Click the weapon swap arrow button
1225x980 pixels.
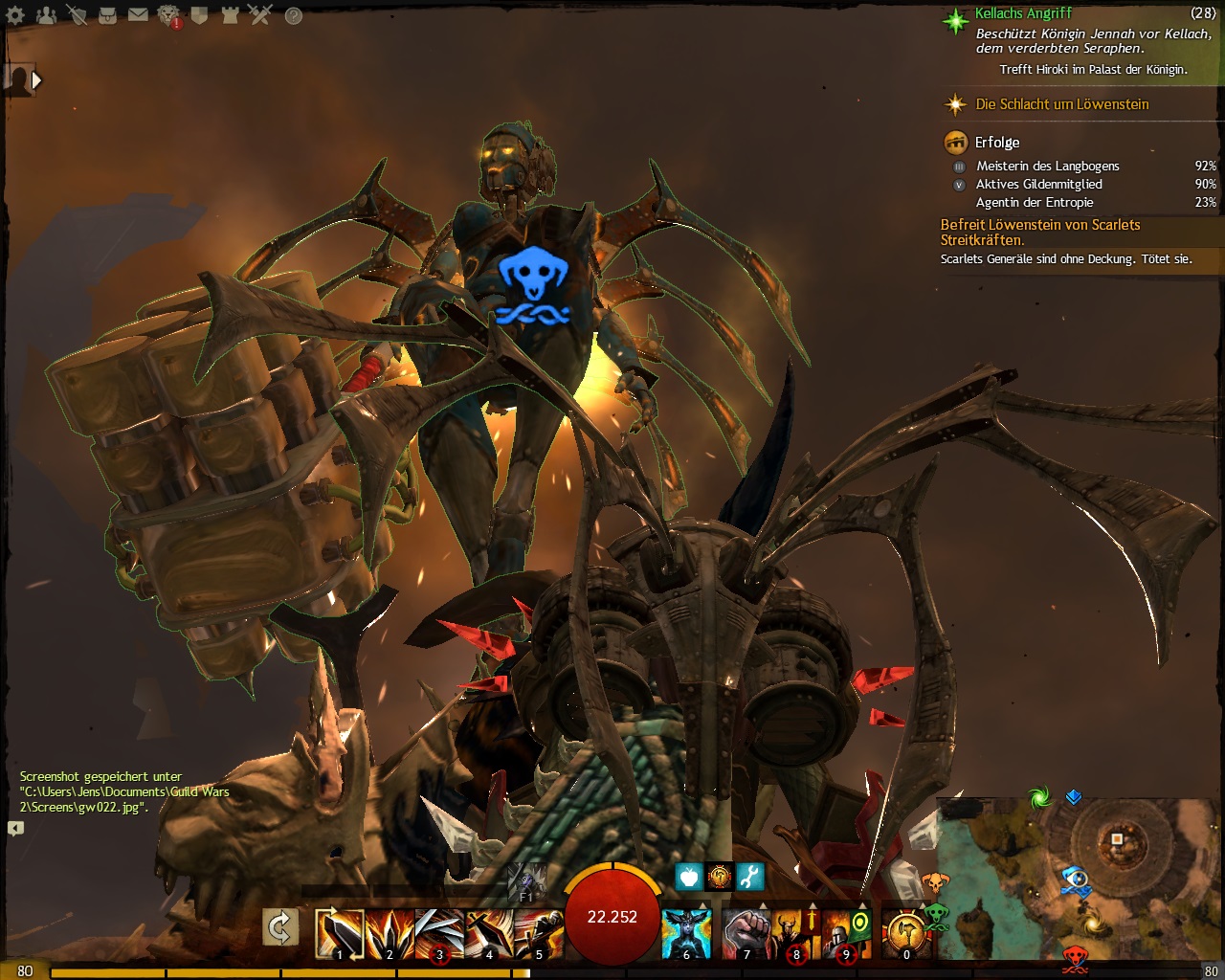280,927
